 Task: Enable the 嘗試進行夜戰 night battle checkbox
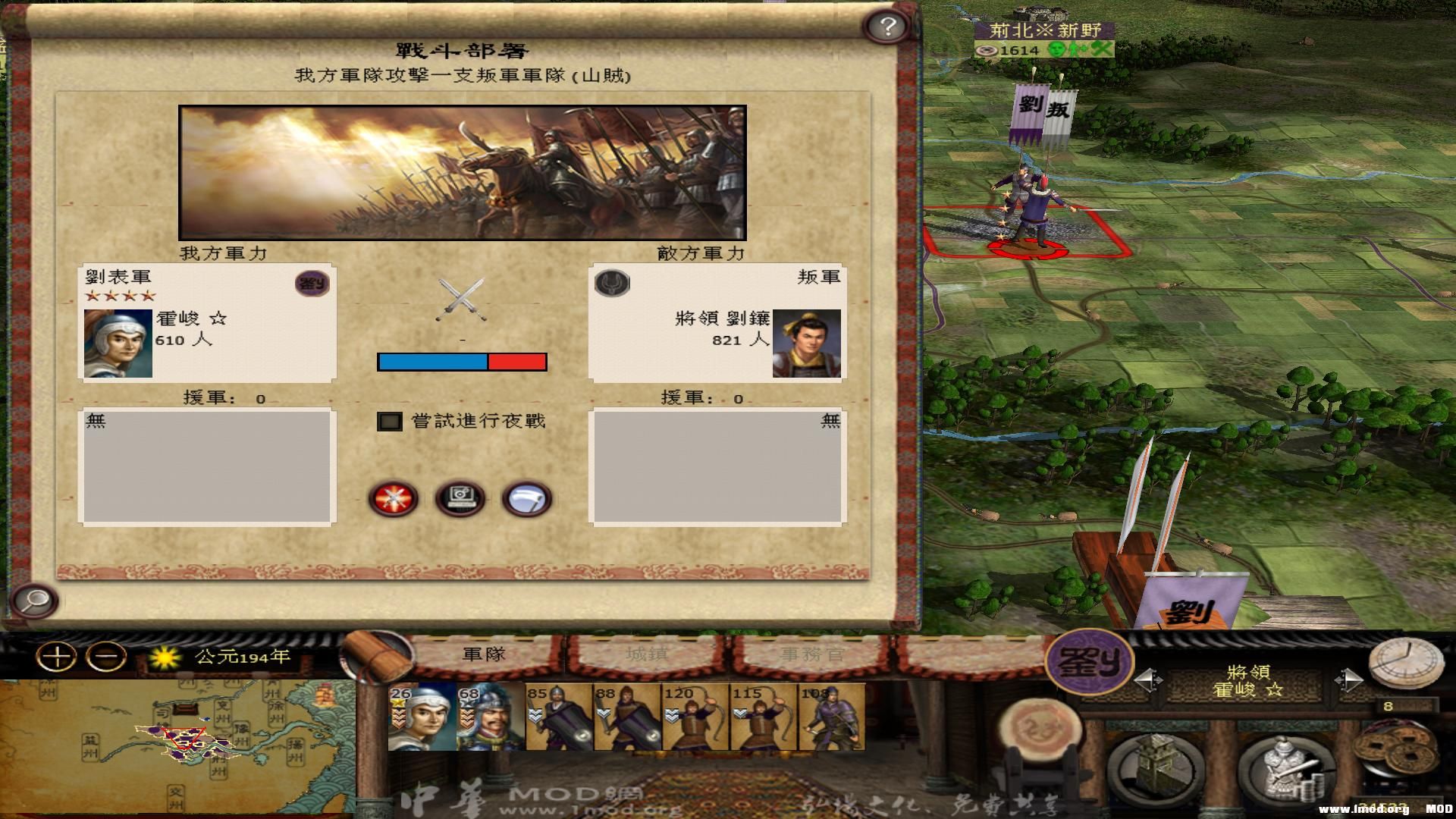click(x=389, y=422)
